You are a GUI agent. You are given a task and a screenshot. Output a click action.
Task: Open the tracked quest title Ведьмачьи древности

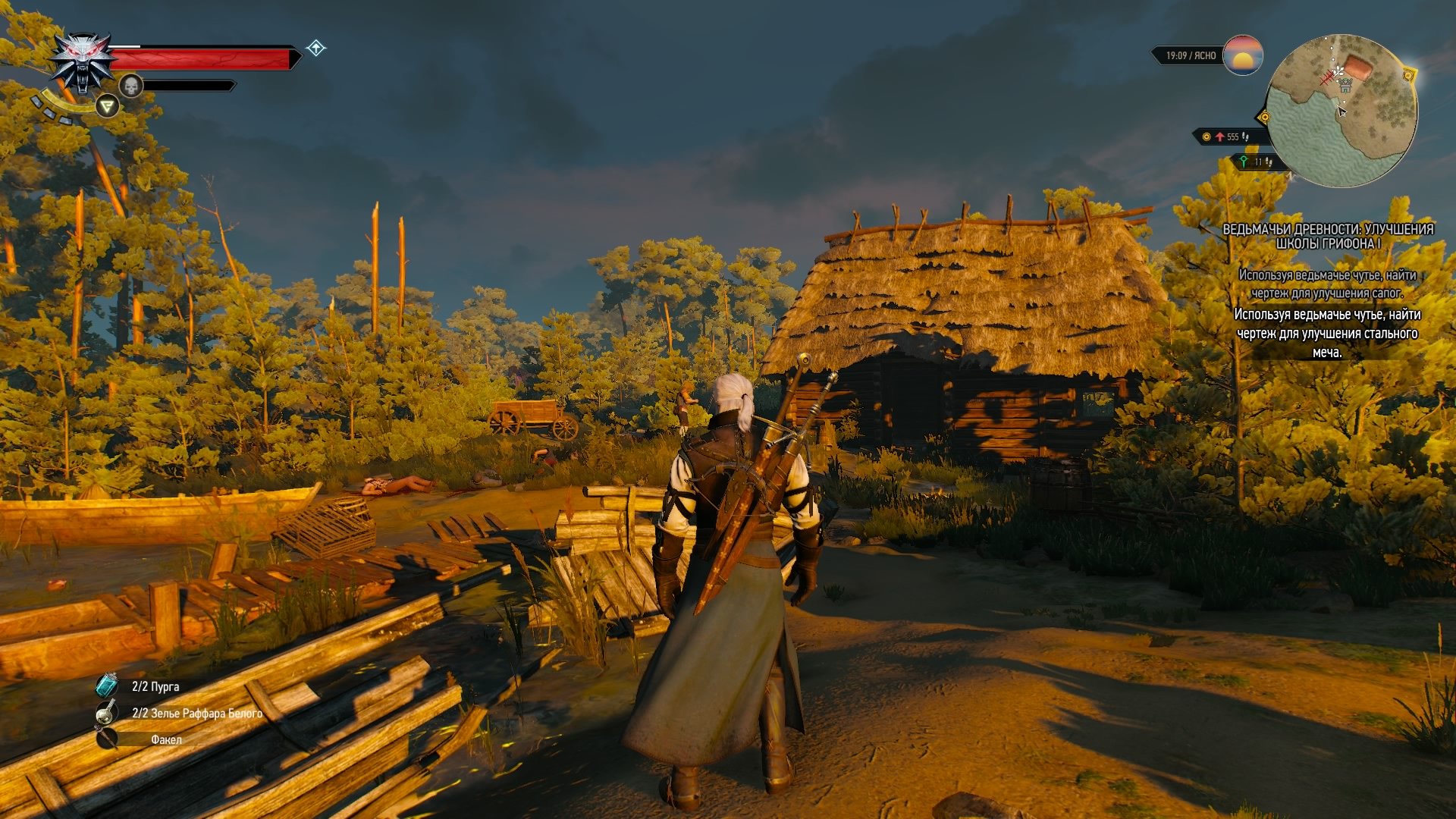point(1328,236)
